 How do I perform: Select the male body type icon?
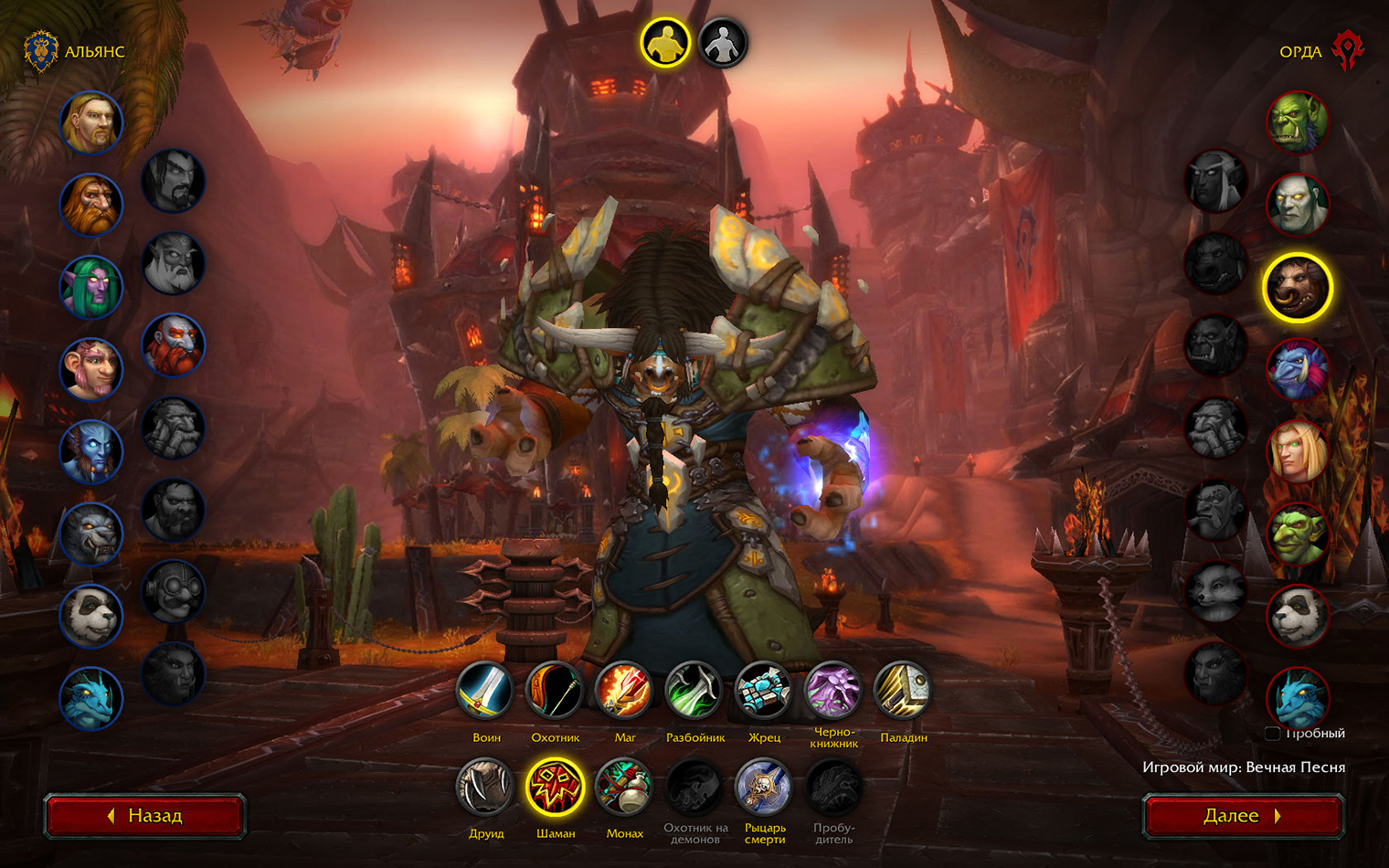click(664, 43)
